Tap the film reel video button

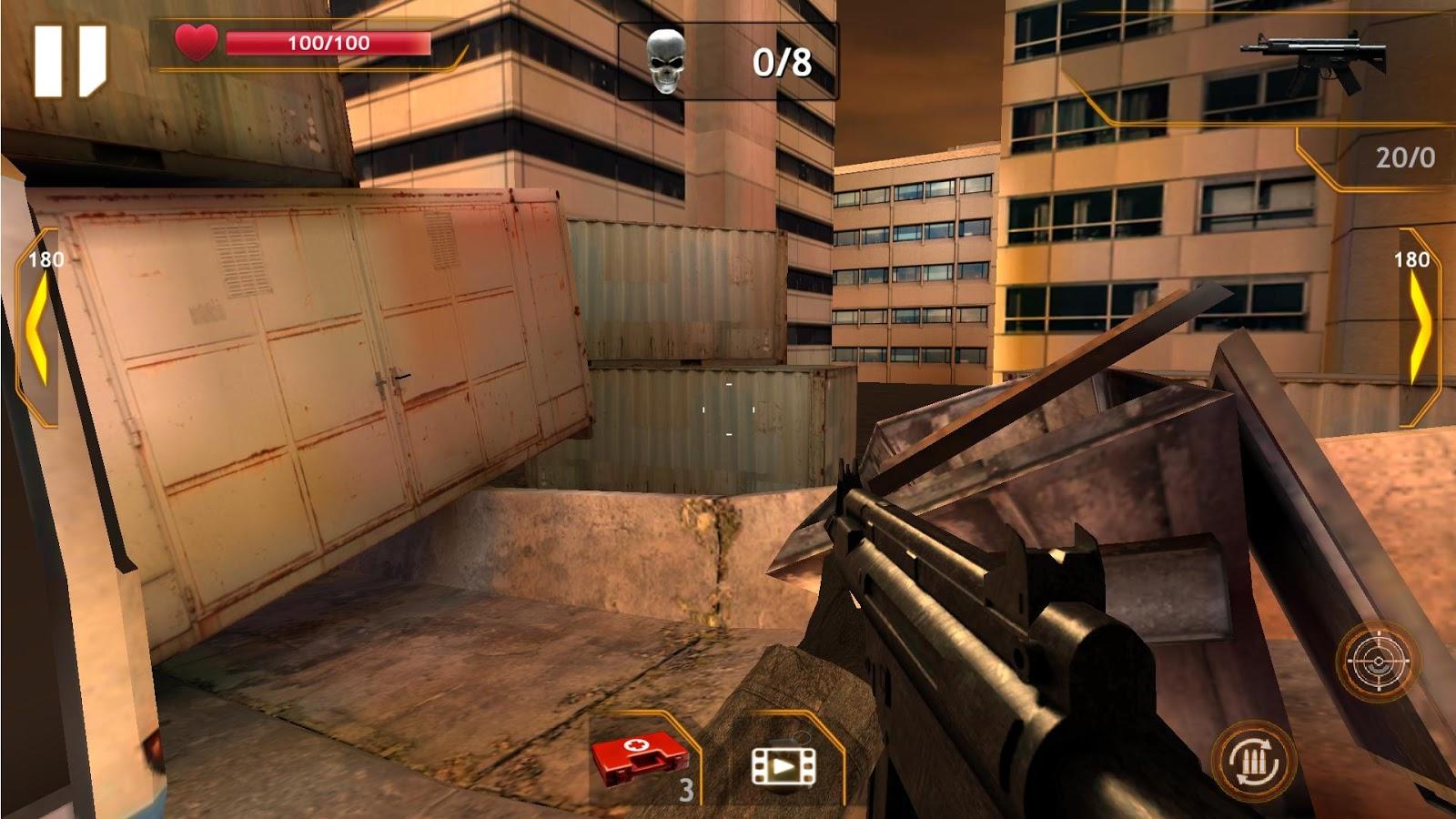pos(784,766)
